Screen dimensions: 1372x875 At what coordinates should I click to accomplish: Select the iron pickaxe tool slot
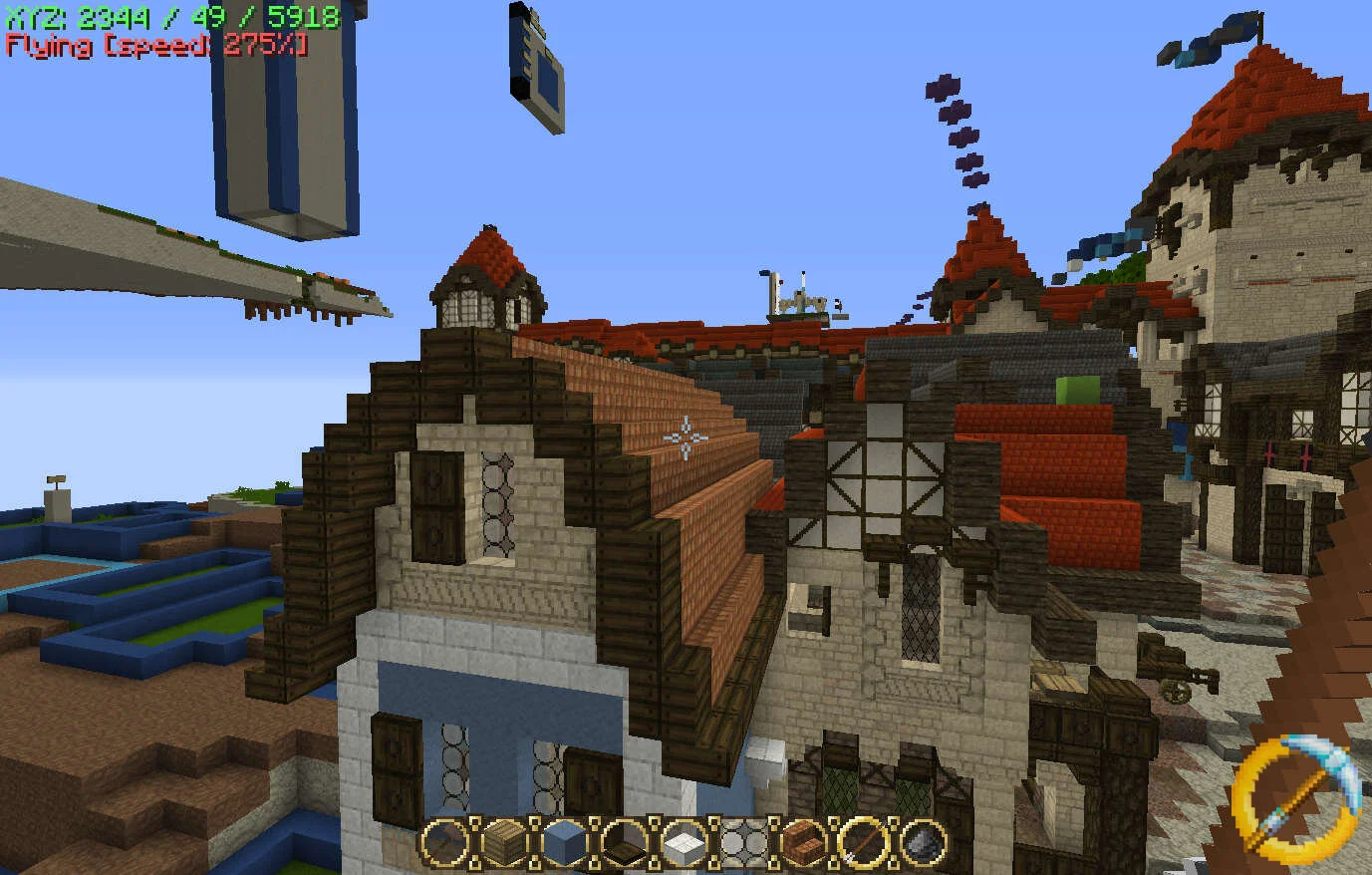(445, 845)
